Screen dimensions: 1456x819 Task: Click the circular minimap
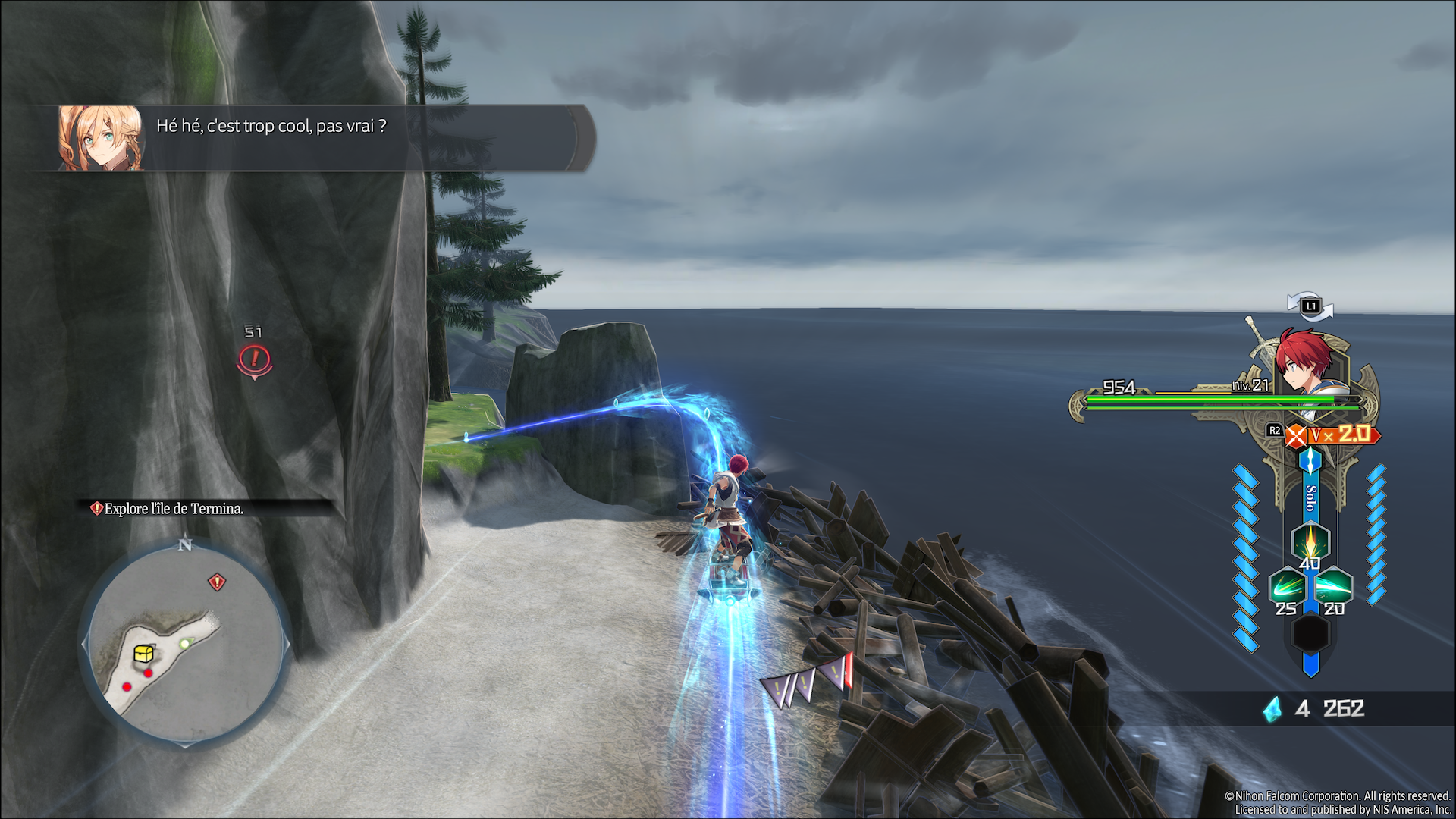pyautogui.click(x=184, y=643)
